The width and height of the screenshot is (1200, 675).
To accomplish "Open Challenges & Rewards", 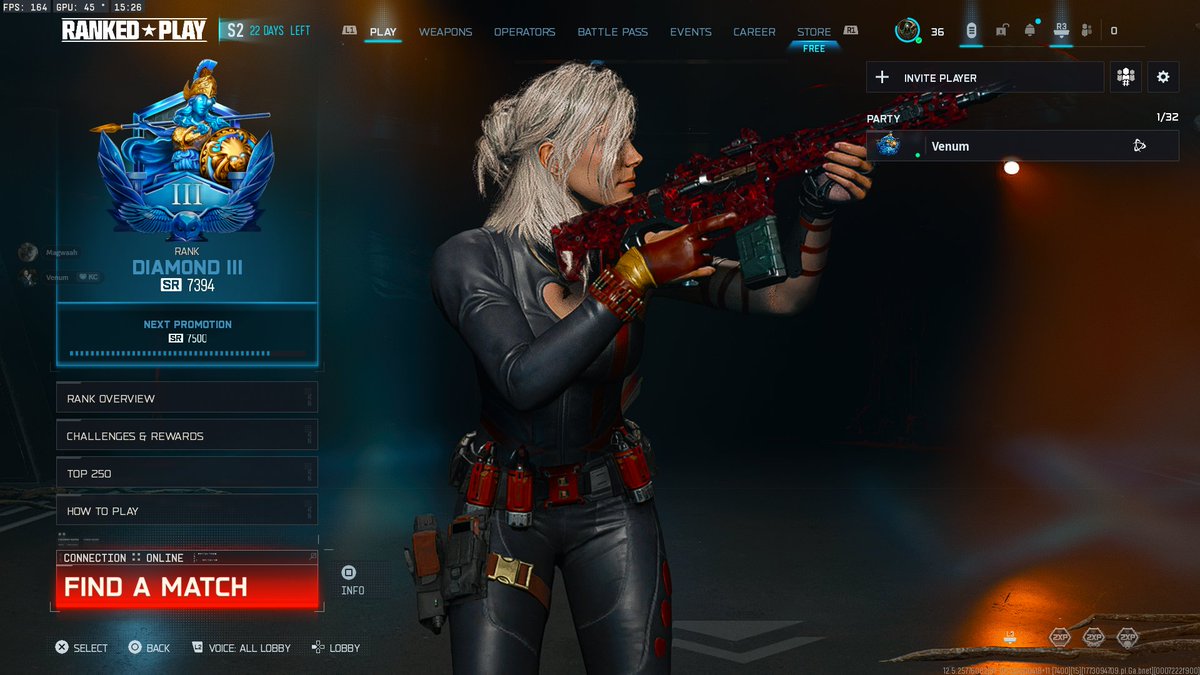I will 187,436.
